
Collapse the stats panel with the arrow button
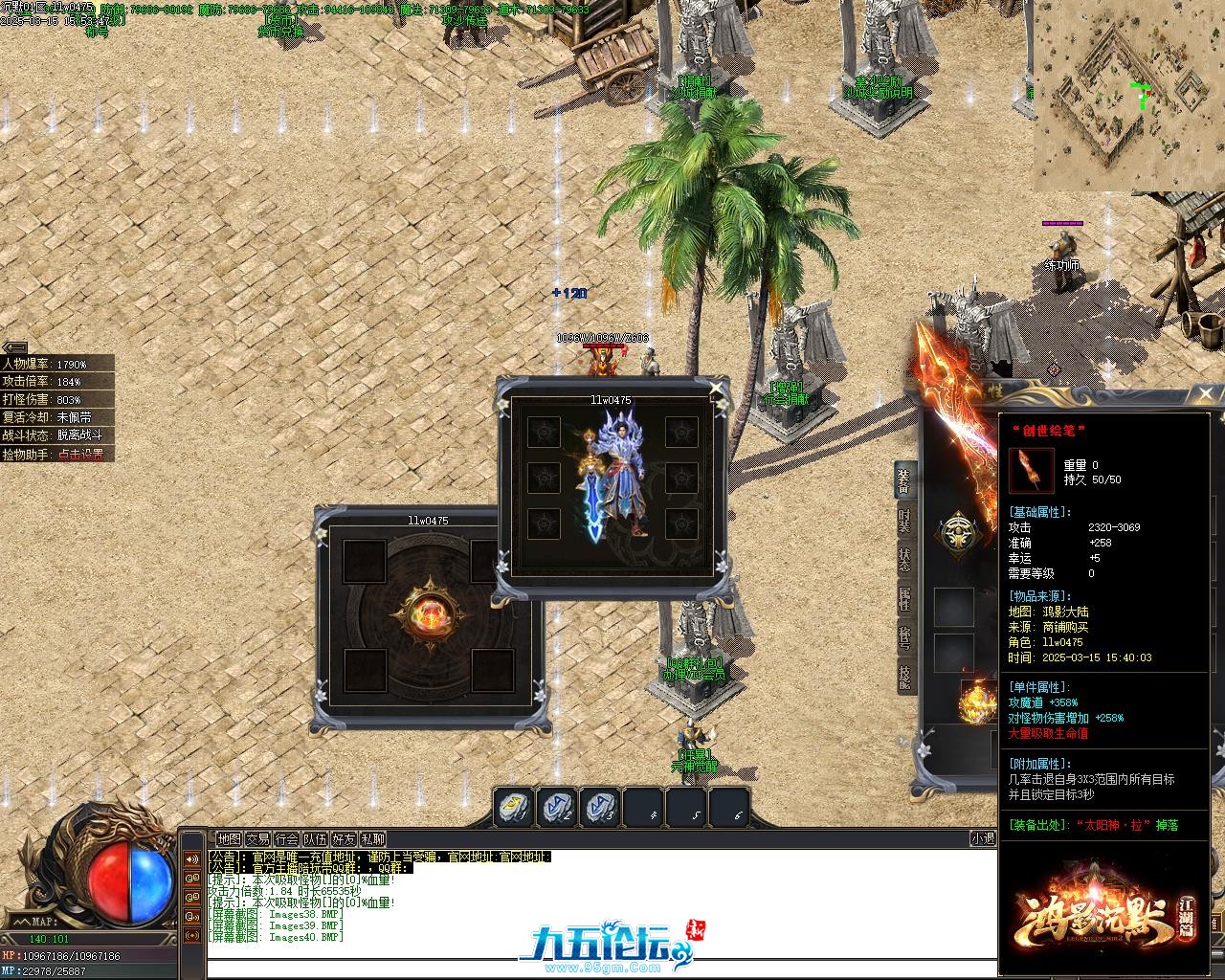tap(14, 347)
